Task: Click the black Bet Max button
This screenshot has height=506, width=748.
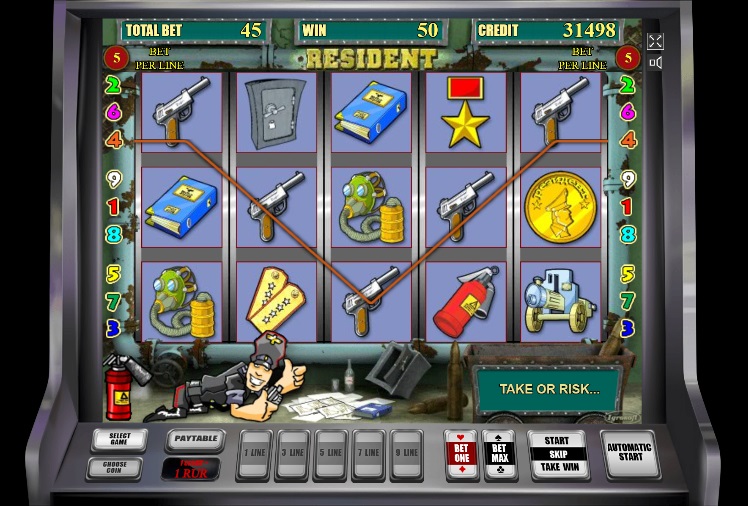Action: coord(498,454)
